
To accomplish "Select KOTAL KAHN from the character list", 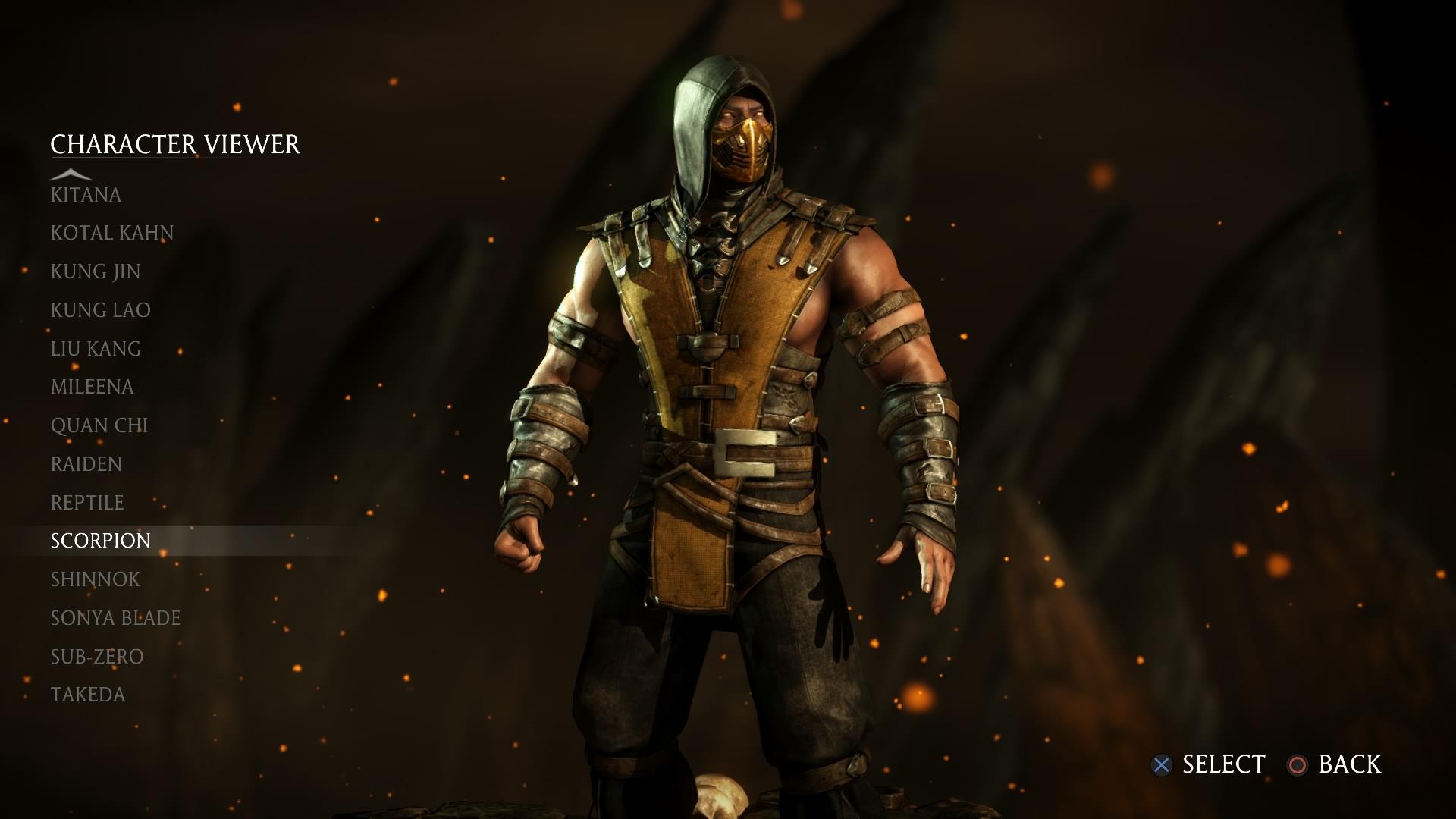I will [111, 233].
